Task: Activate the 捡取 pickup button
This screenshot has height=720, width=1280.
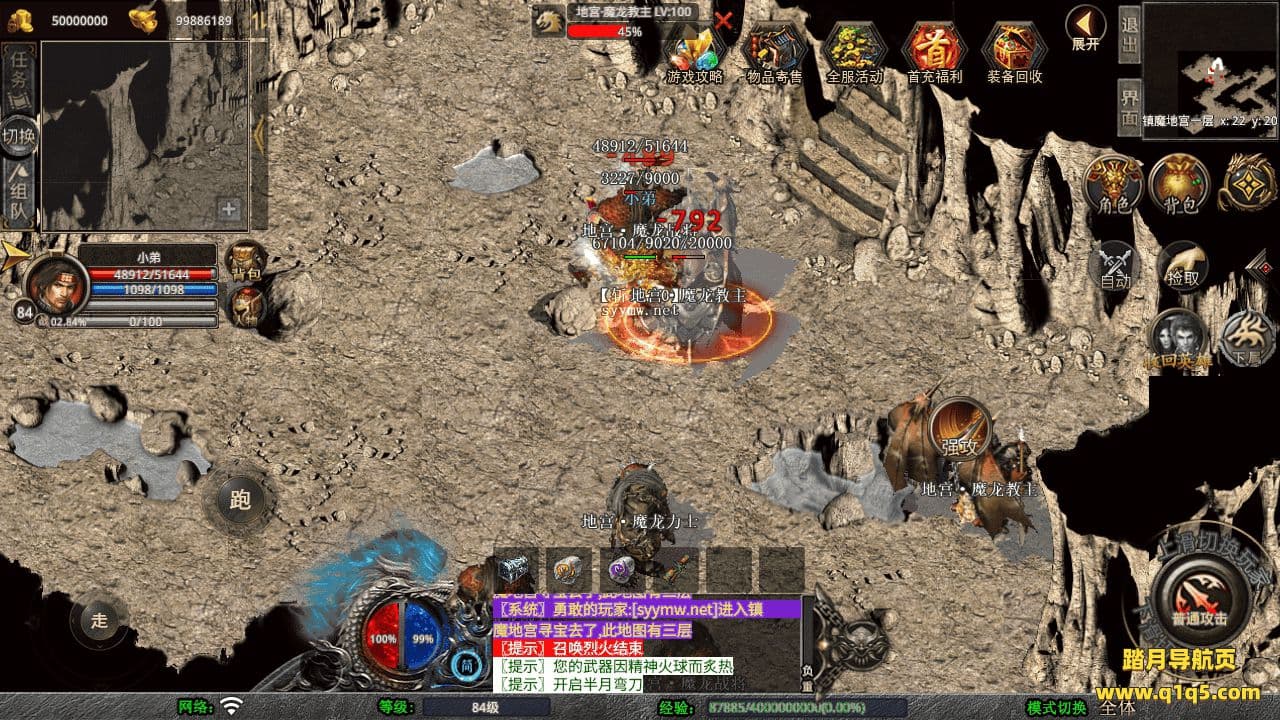Action: click(1183, 266)
